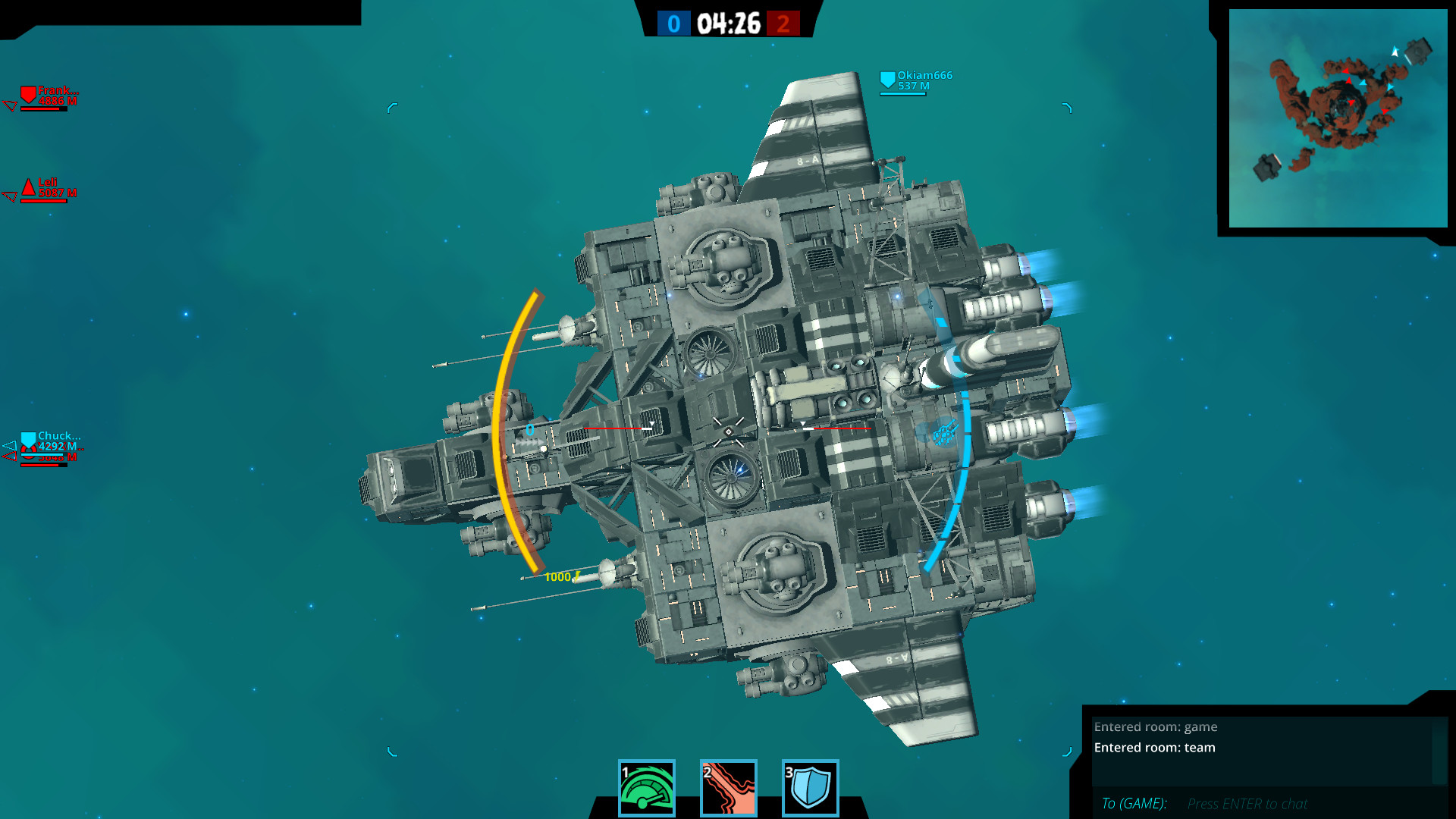Click the 1000 energy label near the ship

[559, 576]
